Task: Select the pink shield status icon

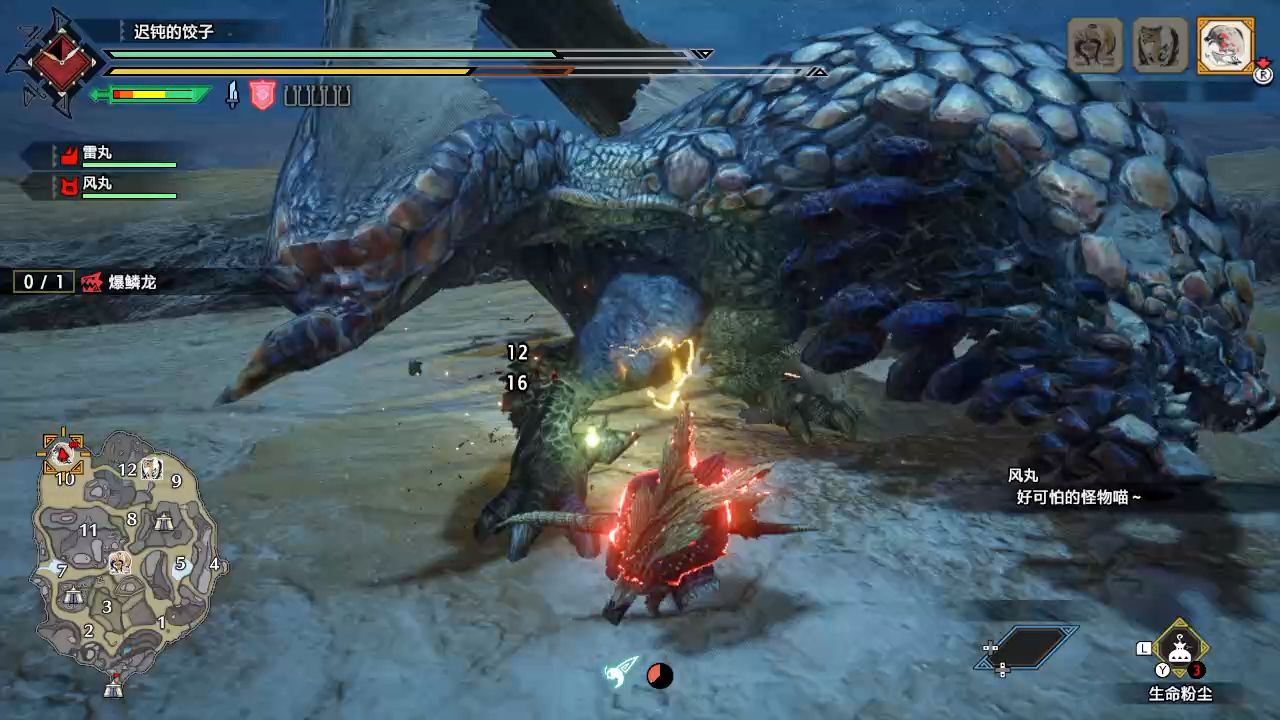Action: pyautogui.click(x=262, y=95)
